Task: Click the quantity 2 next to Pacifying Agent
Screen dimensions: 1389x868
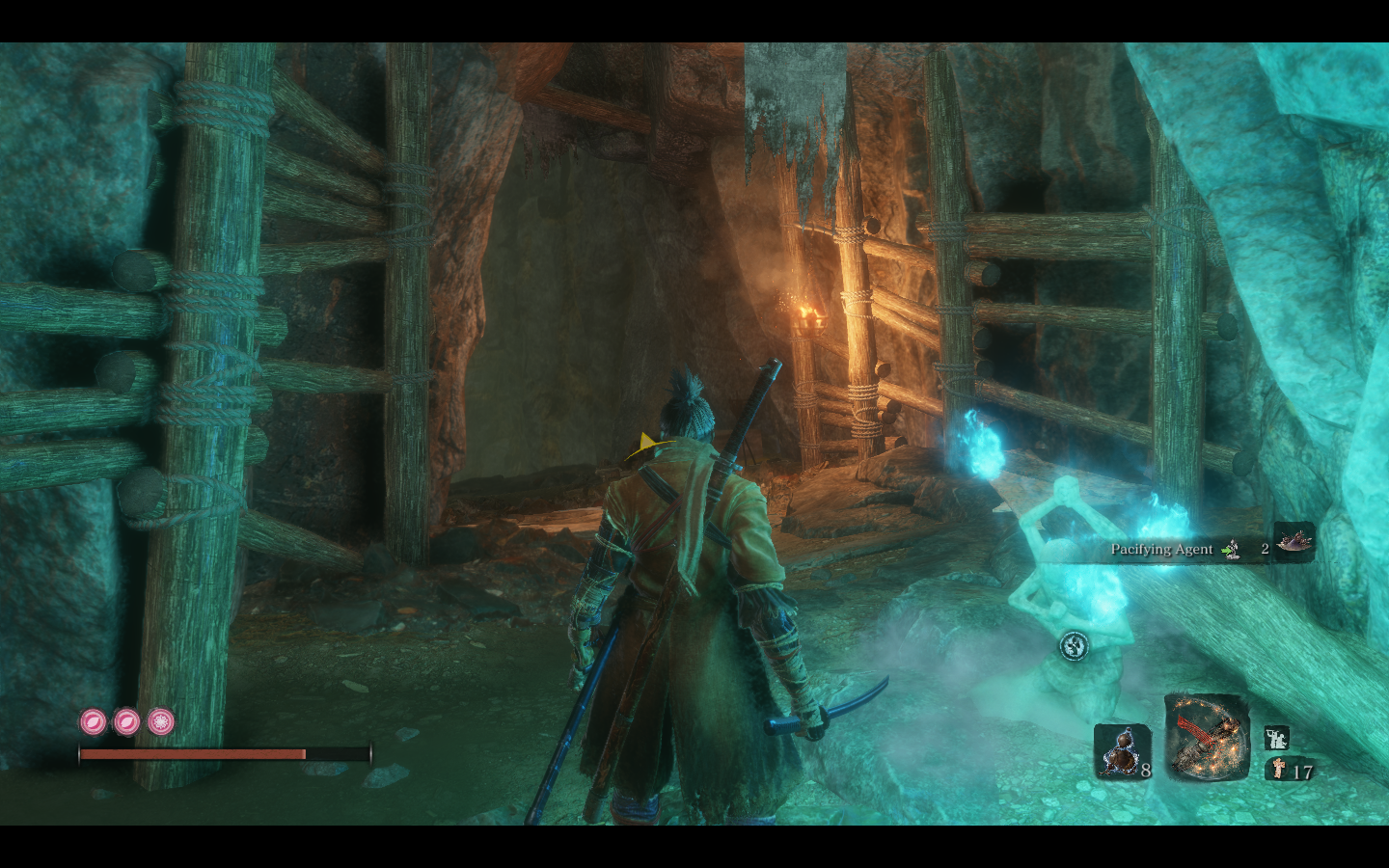Action: tap(1265, 549)
